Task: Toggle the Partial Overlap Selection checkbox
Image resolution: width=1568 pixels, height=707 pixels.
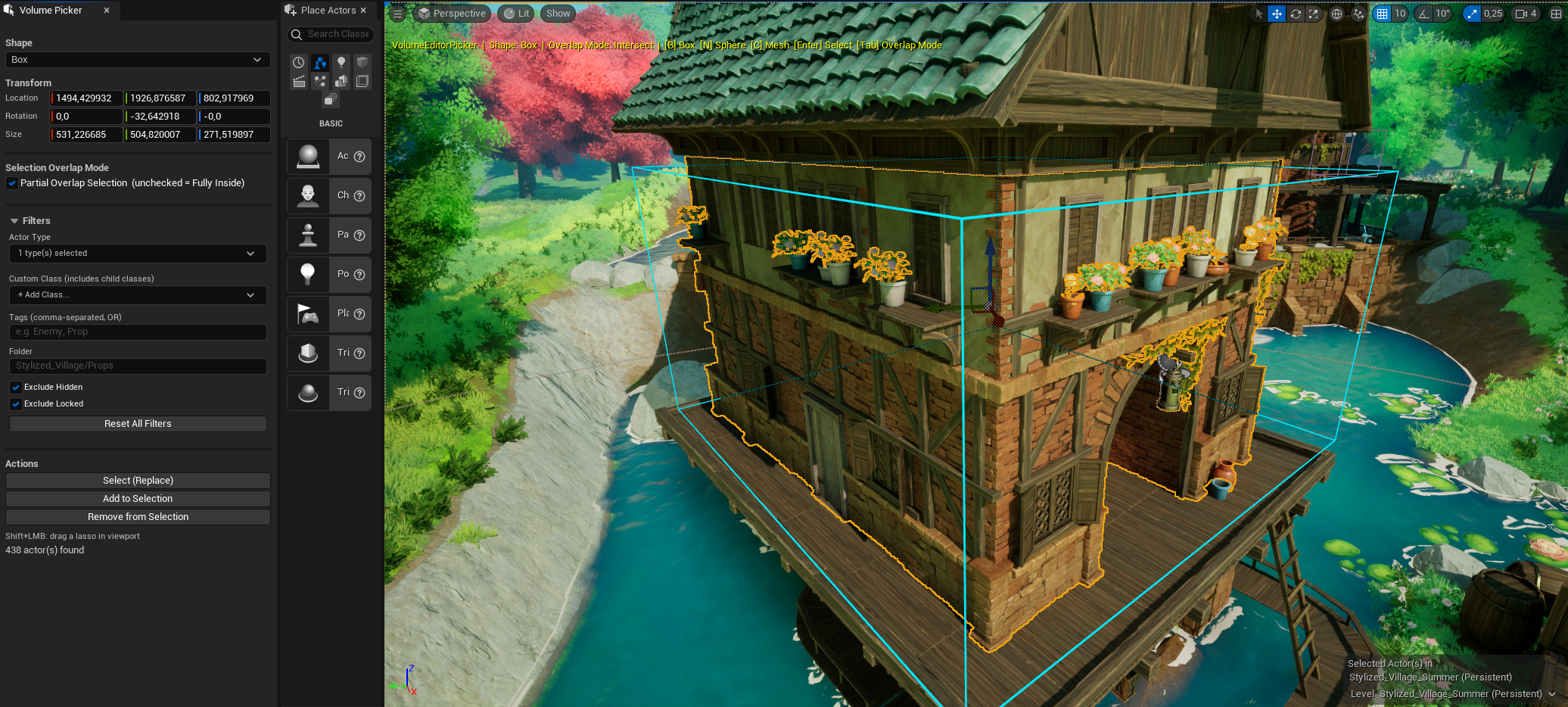Action: 12,183
